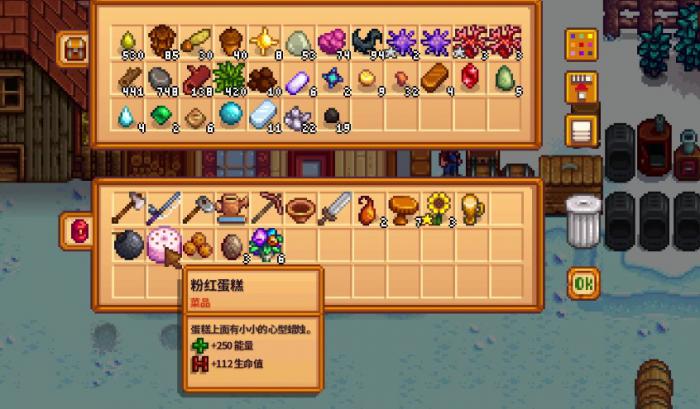Screen dimensions: 700x409
Task: Select the pink cake in the backpack
Action: point(161,244)
